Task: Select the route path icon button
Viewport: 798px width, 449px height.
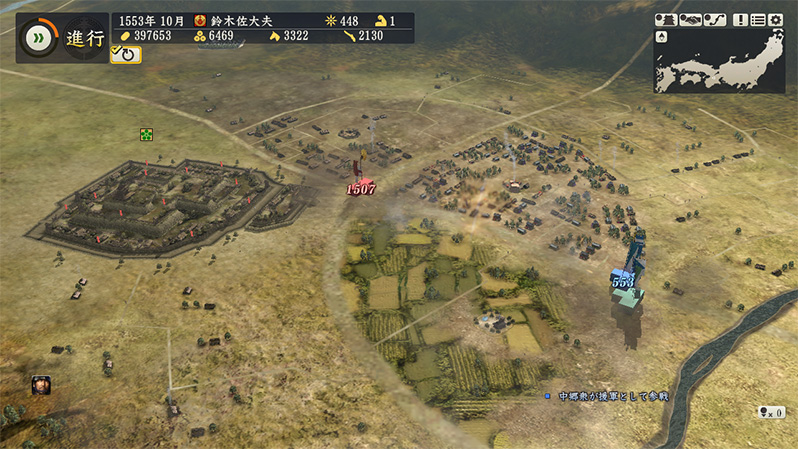Action: point(714,19)
